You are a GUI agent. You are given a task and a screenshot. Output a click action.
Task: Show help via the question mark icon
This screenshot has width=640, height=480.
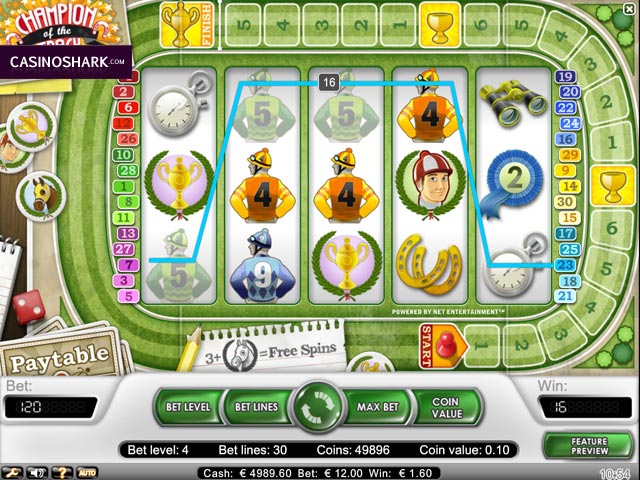point(63,472)
